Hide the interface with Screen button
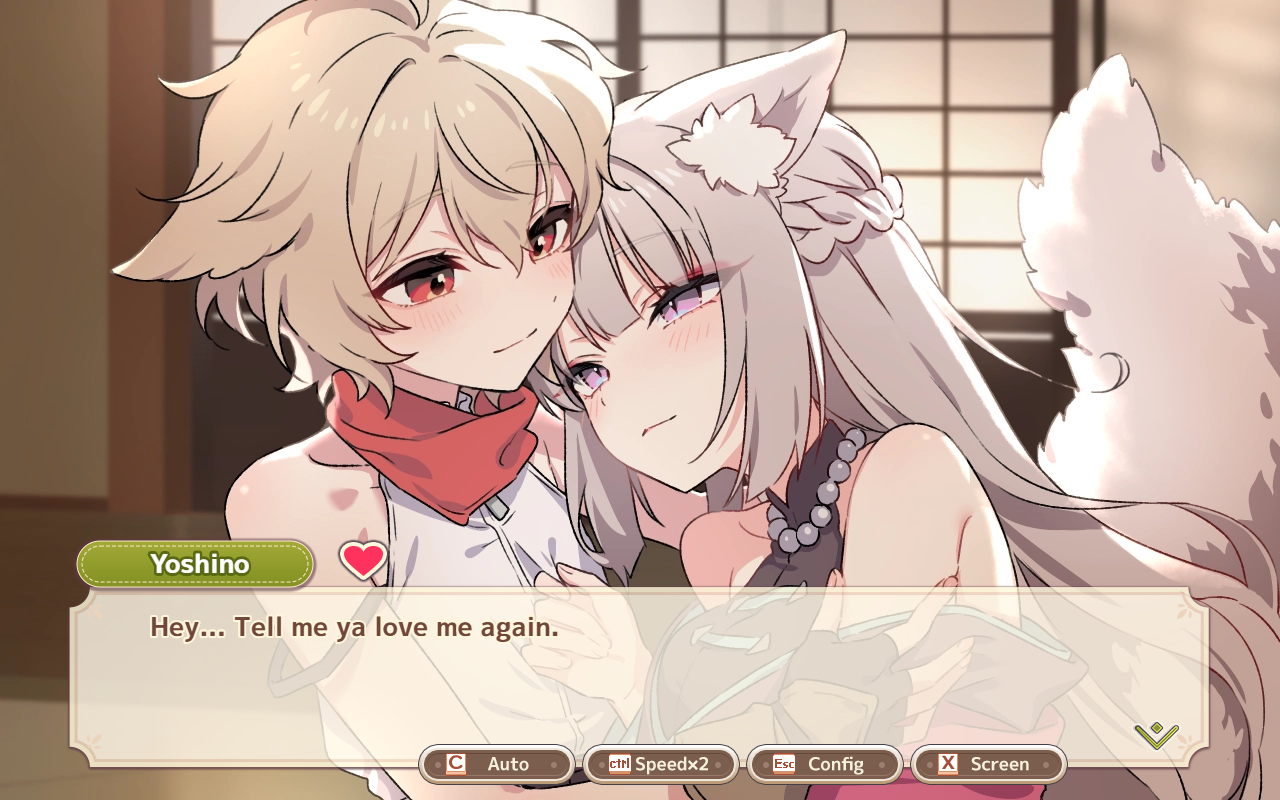The height and width of the screenshot is (800, 1280). [x=988, y=764]
